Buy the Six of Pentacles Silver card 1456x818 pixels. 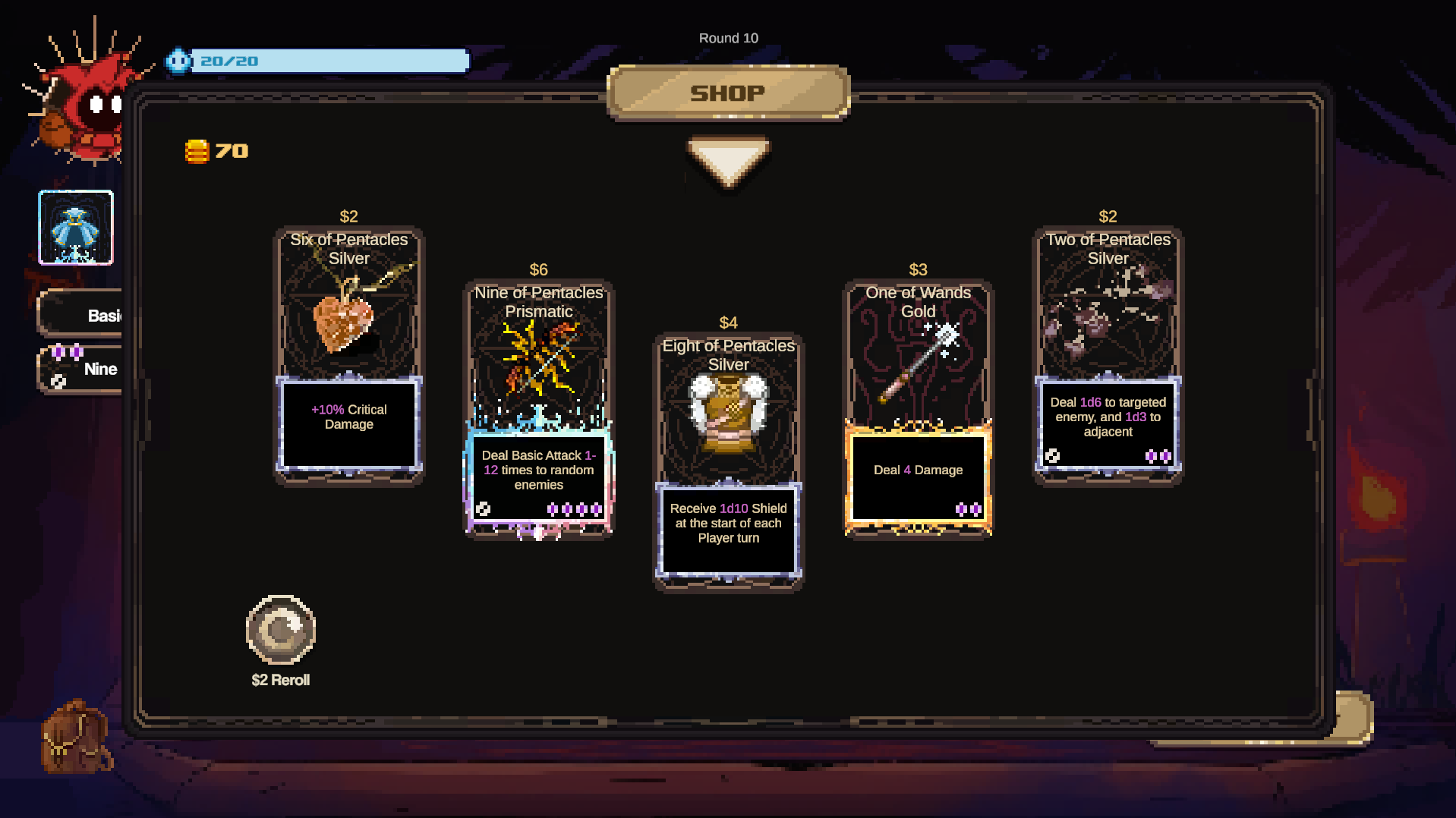point(348,354)
